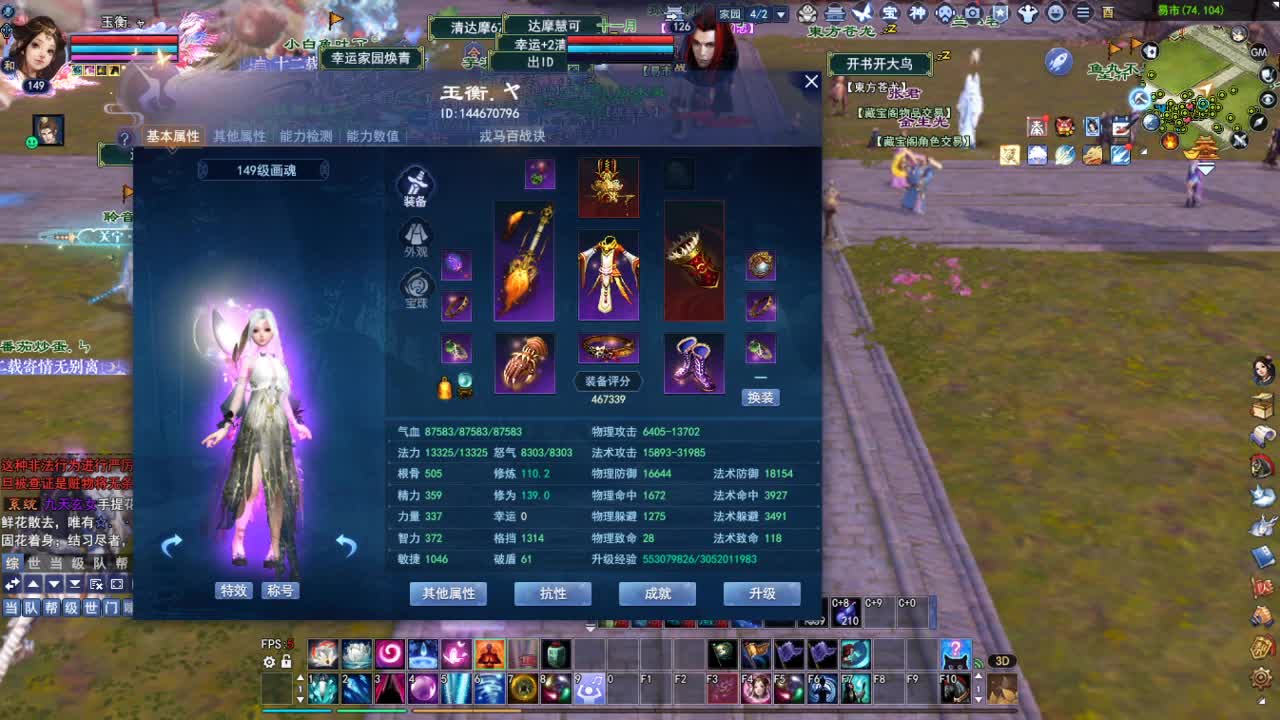Click the eye visibility icon under the minimap

[x=1266, y=99]
